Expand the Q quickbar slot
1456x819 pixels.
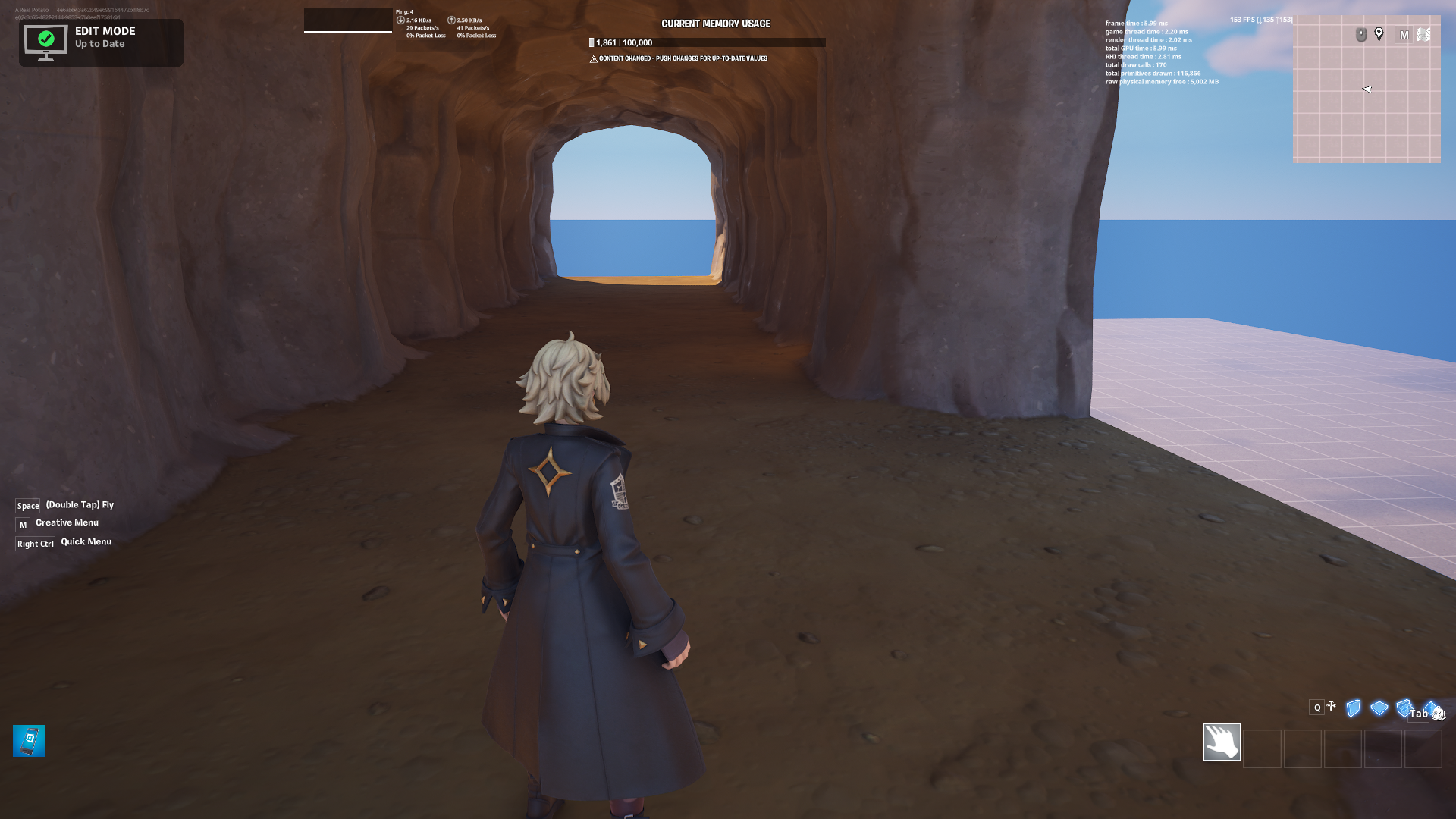click(x=1317, y=708)
